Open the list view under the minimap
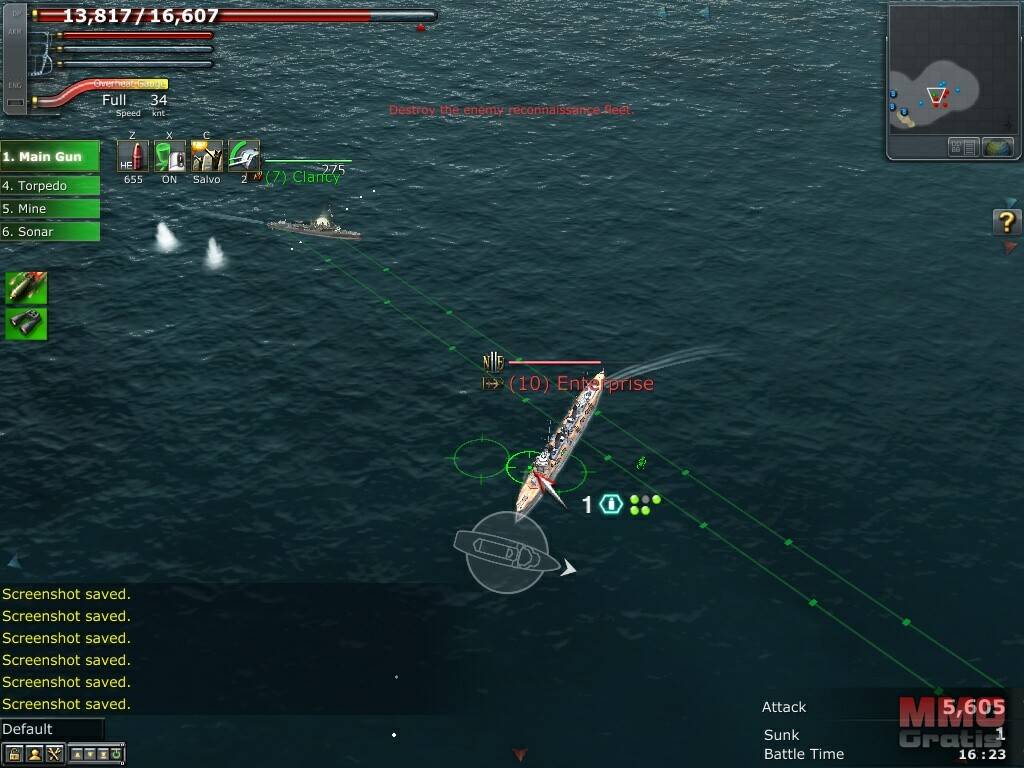 point(963,148)
